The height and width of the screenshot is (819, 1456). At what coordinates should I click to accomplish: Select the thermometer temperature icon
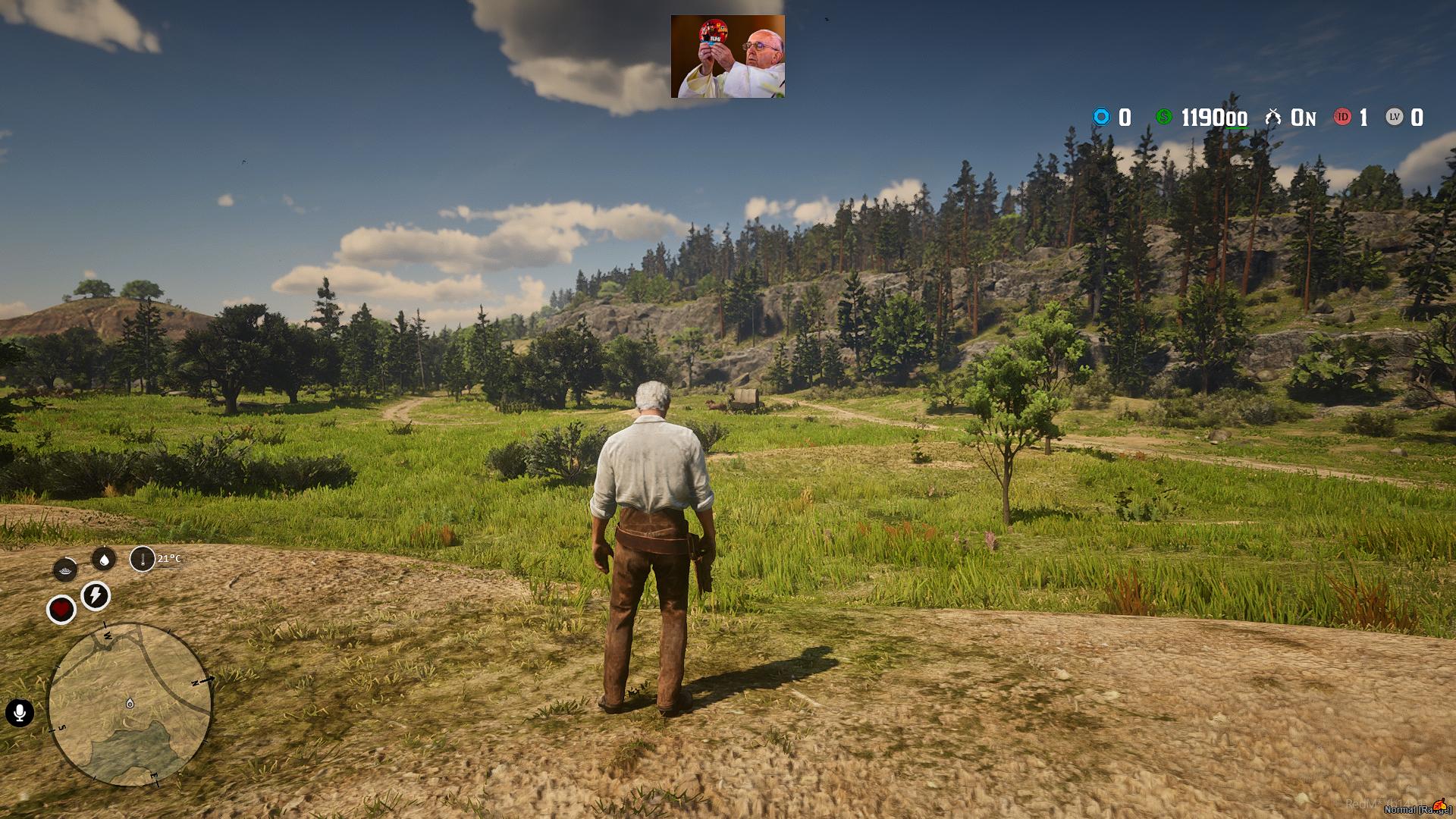142,560
